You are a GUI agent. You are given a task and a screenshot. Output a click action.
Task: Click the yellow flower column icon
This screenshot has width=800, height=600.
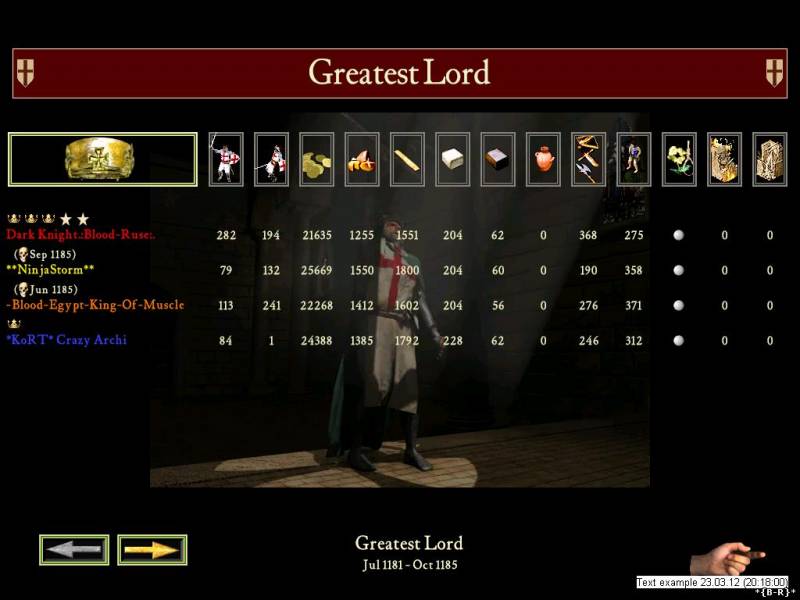679,159
